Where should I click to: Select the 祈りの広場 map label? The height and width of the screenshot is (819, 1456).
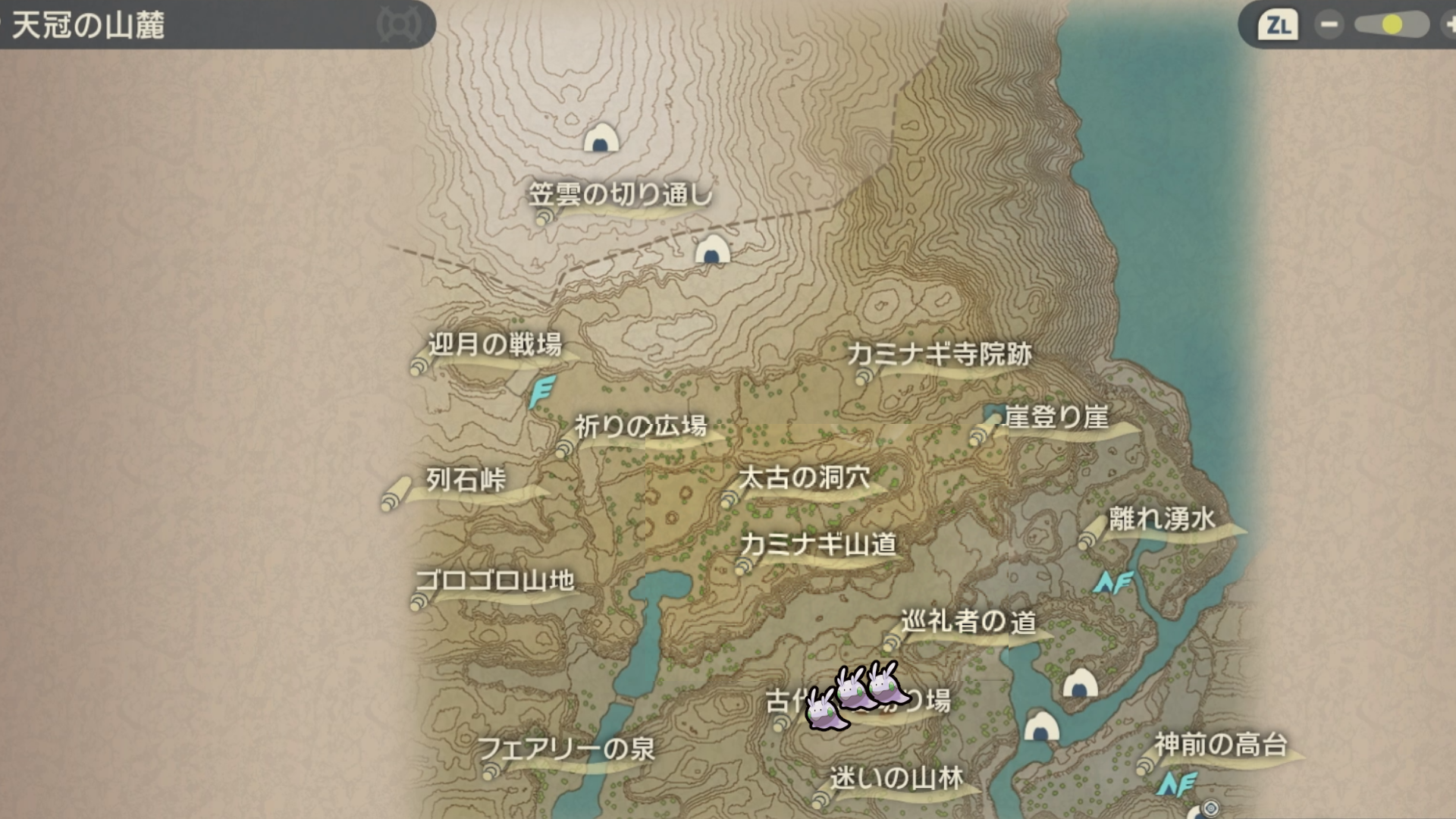(x=640, y=427)
